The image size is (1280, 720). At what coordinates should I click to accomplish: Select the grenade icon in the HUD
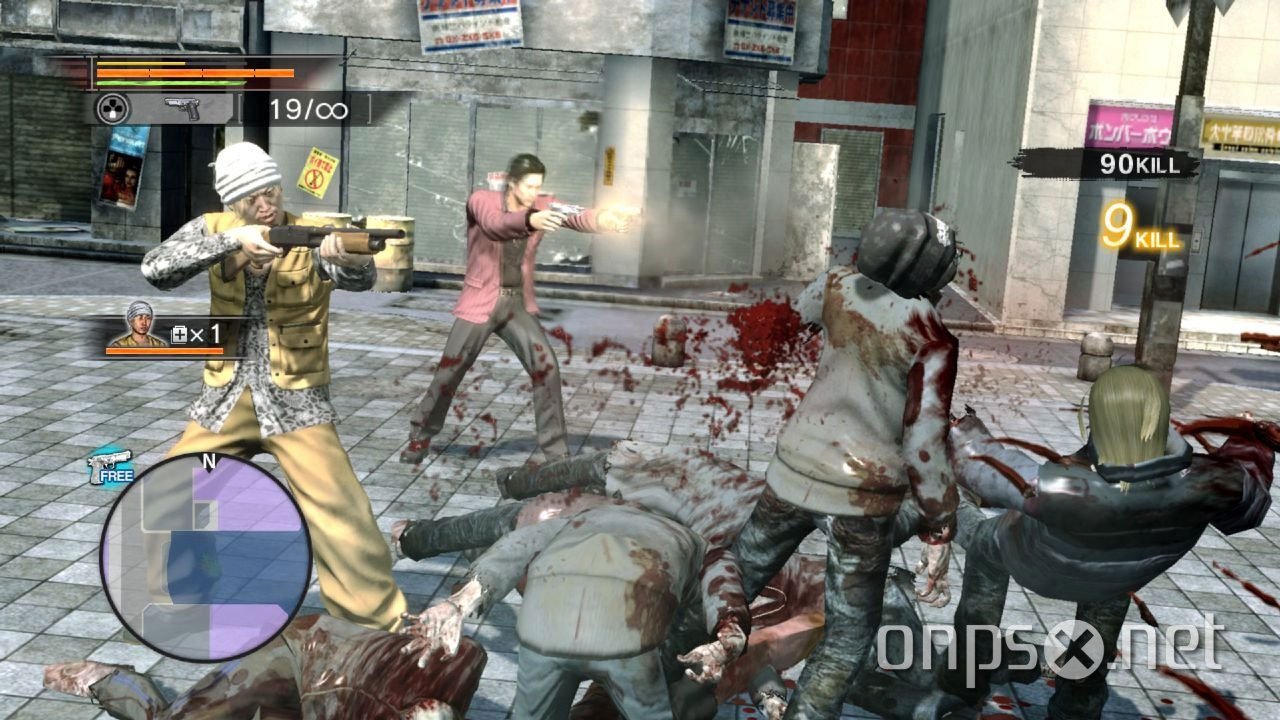tap(113, 107)
